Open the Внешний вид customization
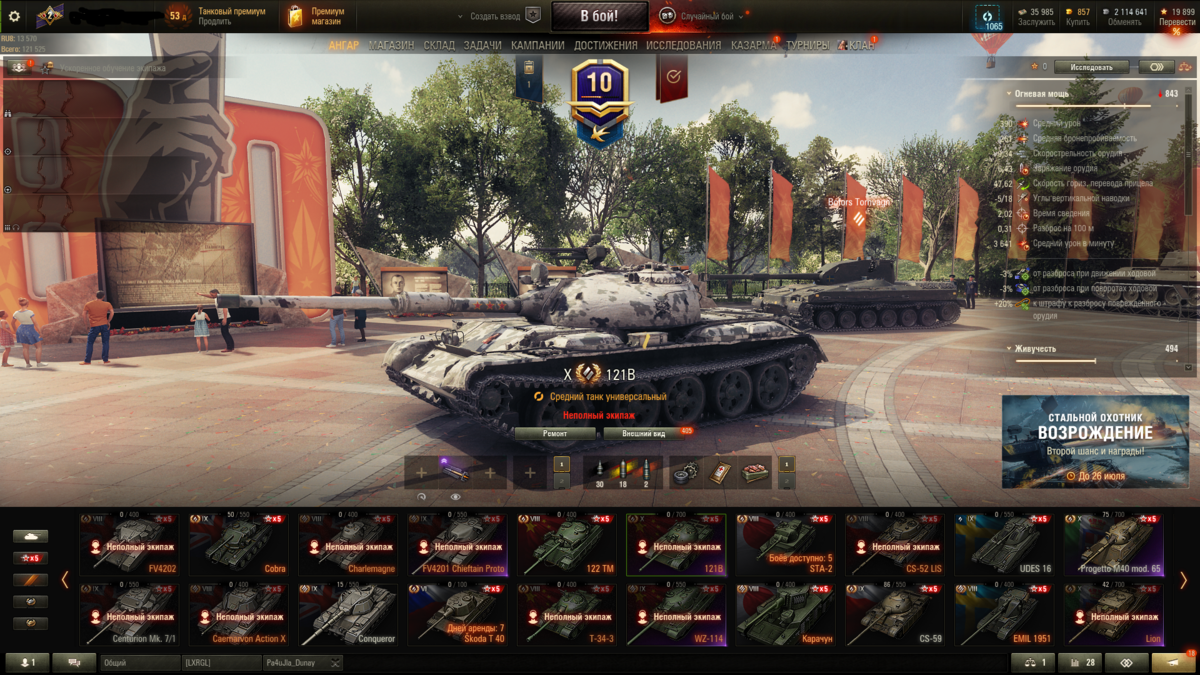Image resolution: width=1200 pixels, height=675 pixels. tap(644, 434)
